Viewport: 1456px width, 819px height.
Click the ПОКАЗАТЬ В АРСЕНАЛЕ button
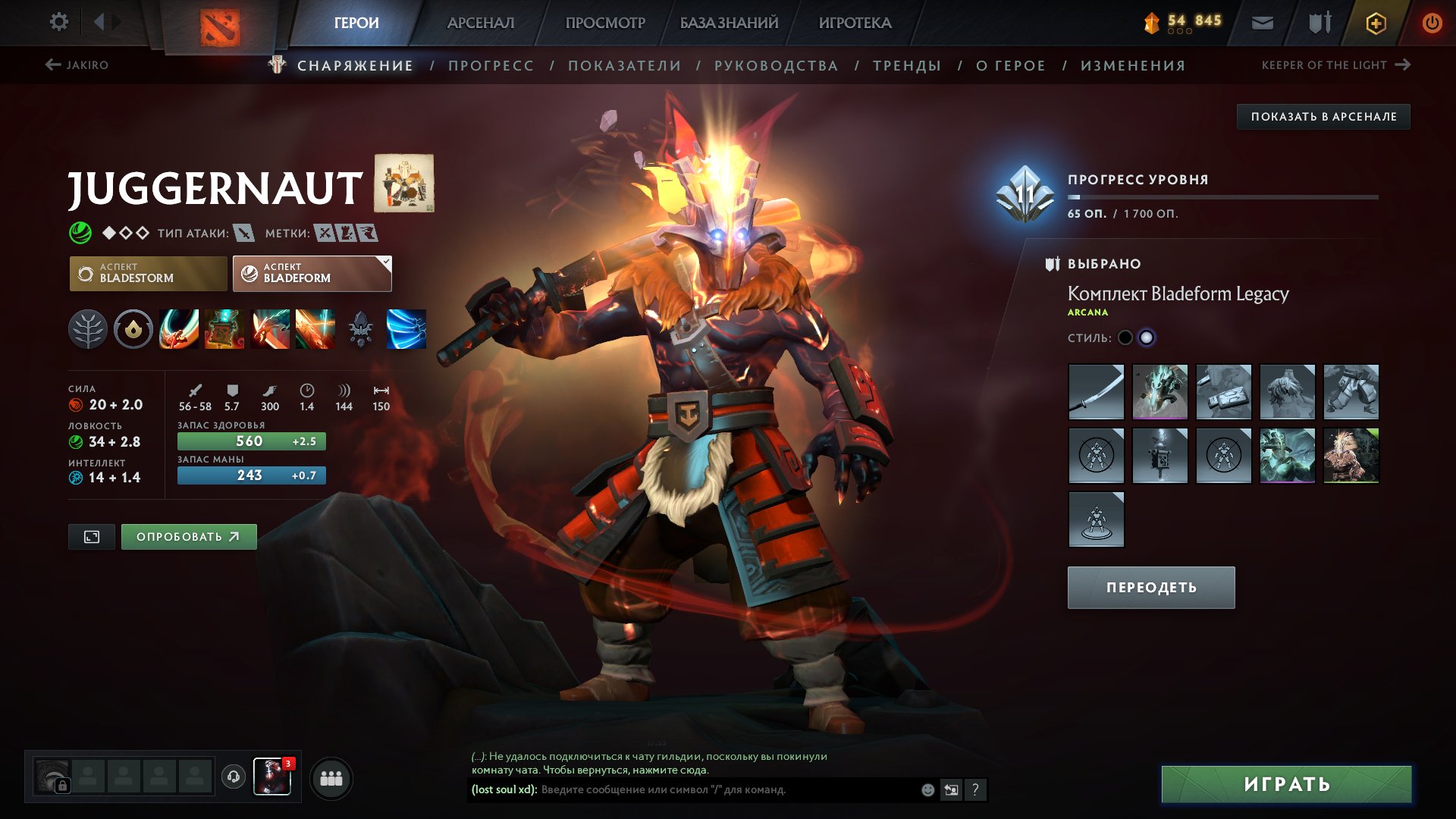(x=1324, y=117)
